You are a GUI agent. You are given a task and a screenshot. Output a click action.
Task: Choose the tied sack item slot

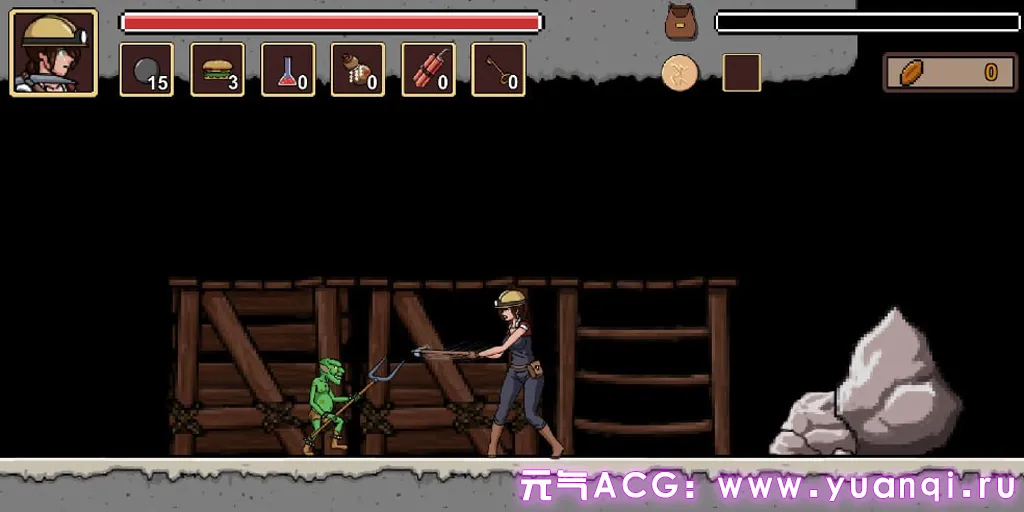(358, 70)
